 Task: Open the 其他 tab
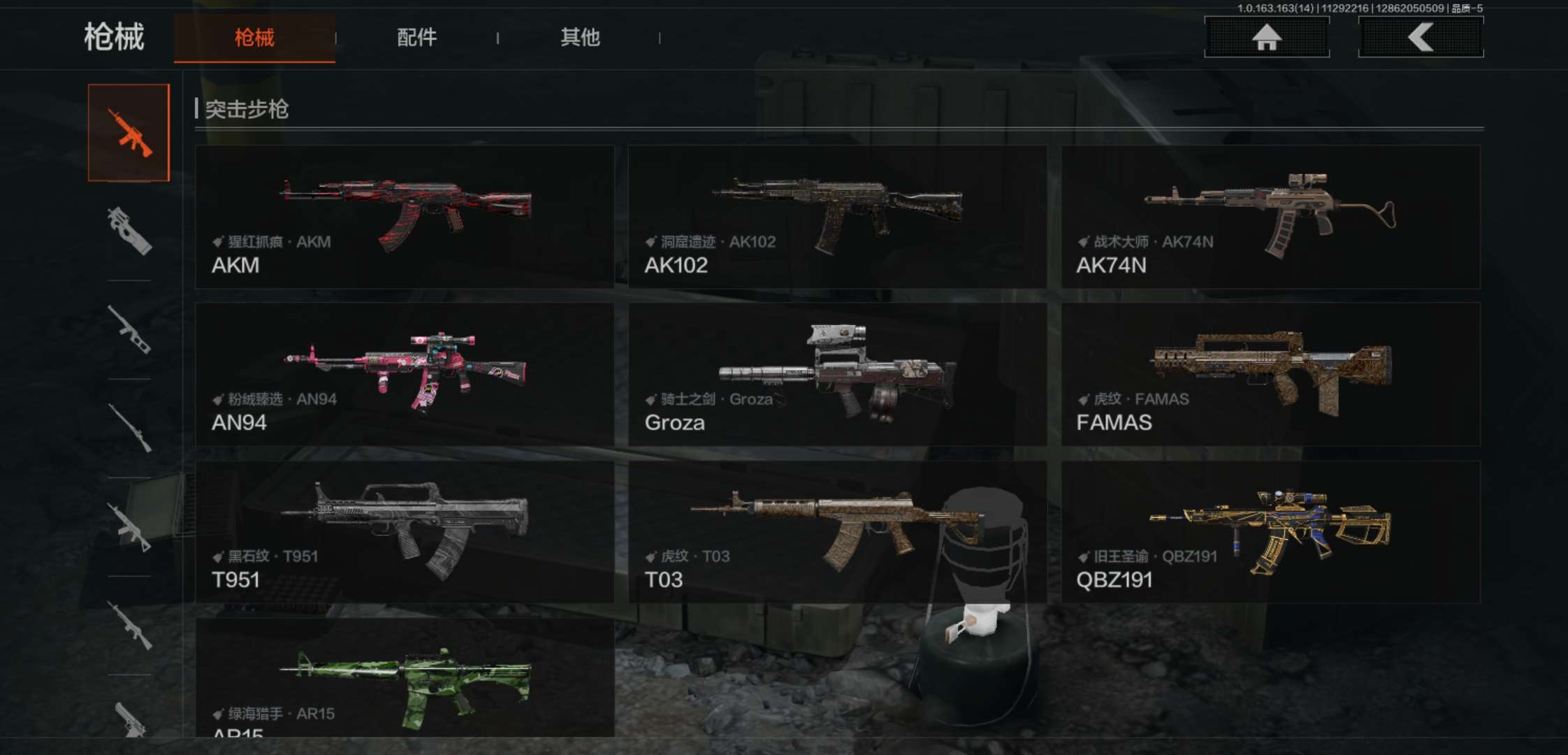[580, 38]
